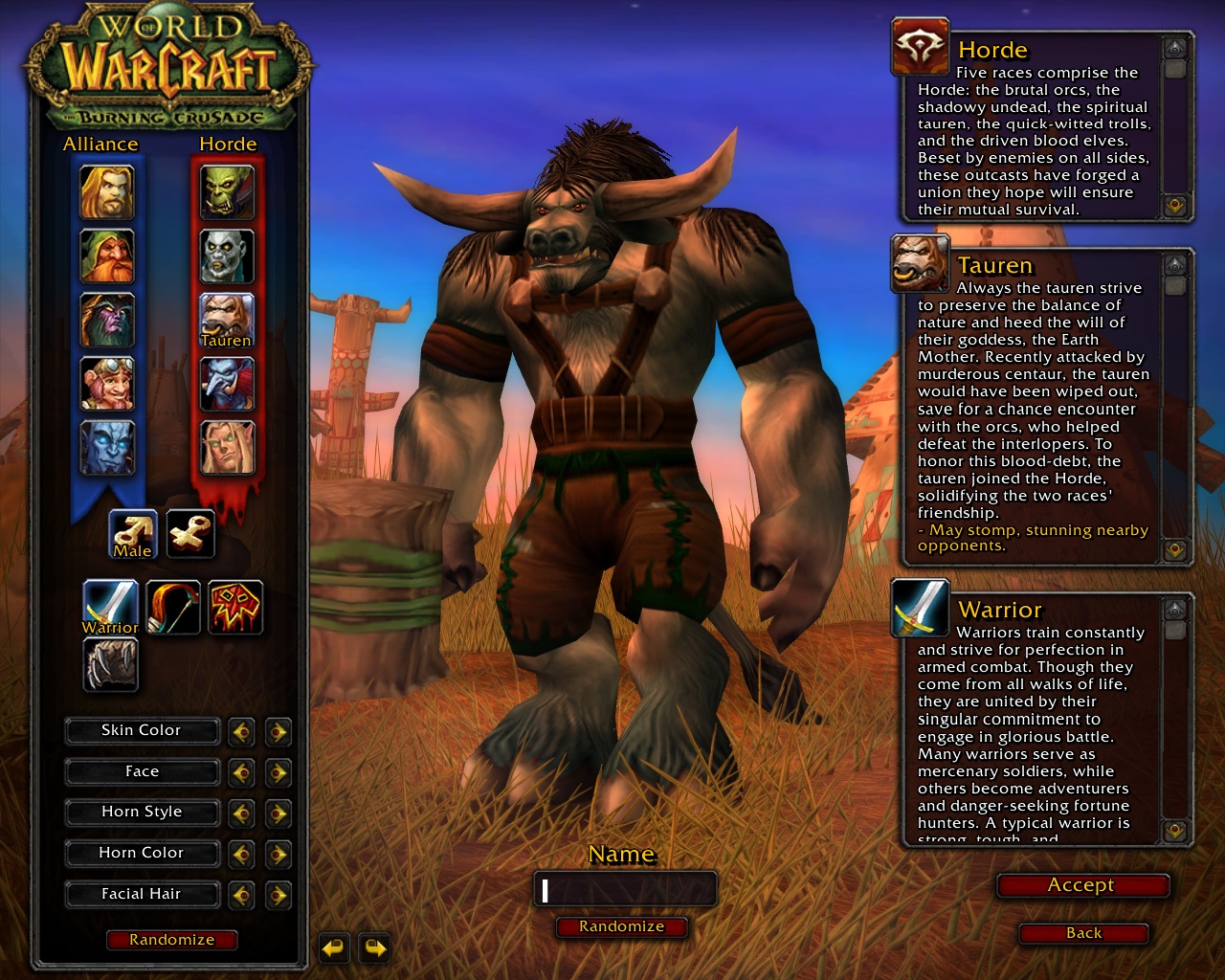Select the Shaman class icon
Screen dimensions: 1225x980
coord(234,607)
